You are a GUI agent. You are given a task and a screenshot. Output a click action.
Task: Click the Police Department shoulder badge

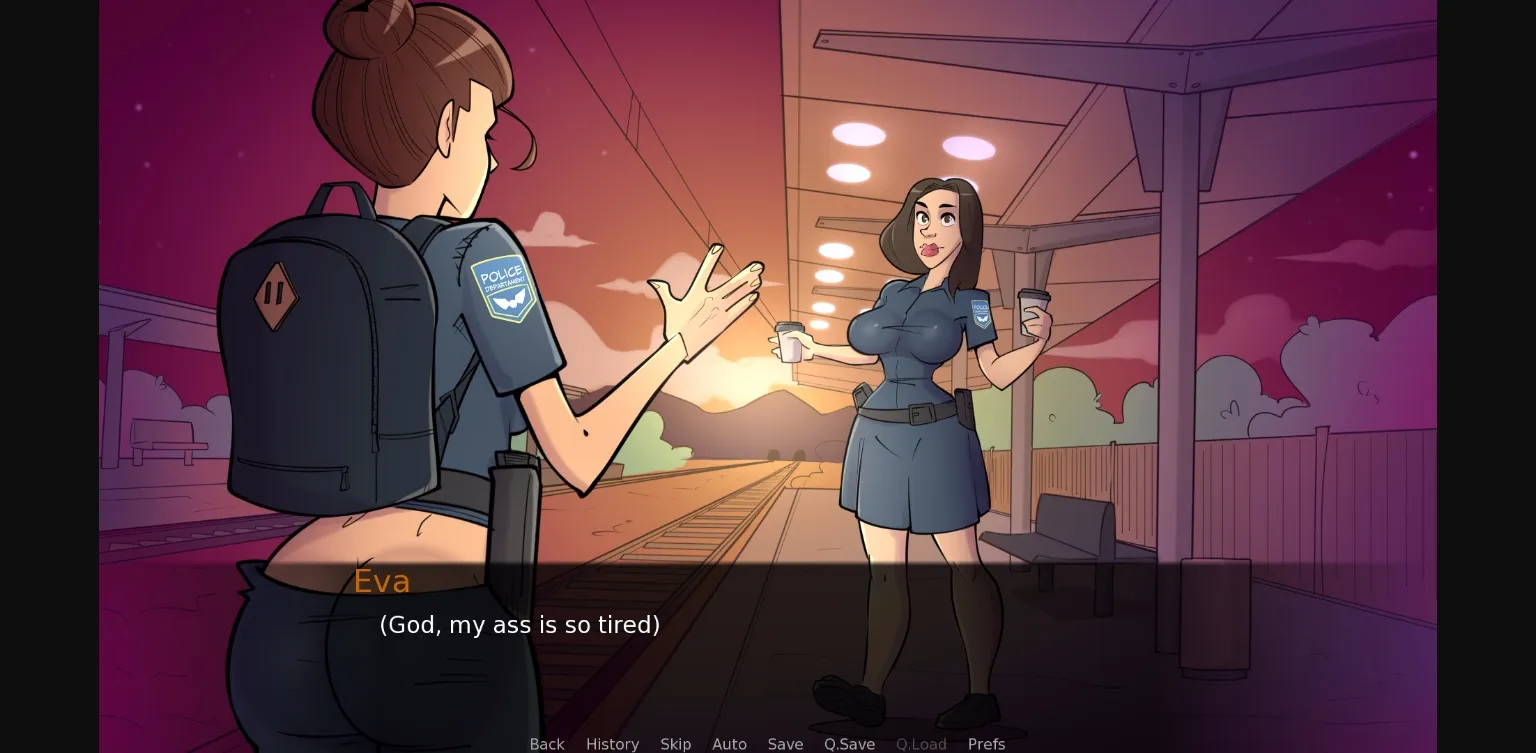coord(506,289)
